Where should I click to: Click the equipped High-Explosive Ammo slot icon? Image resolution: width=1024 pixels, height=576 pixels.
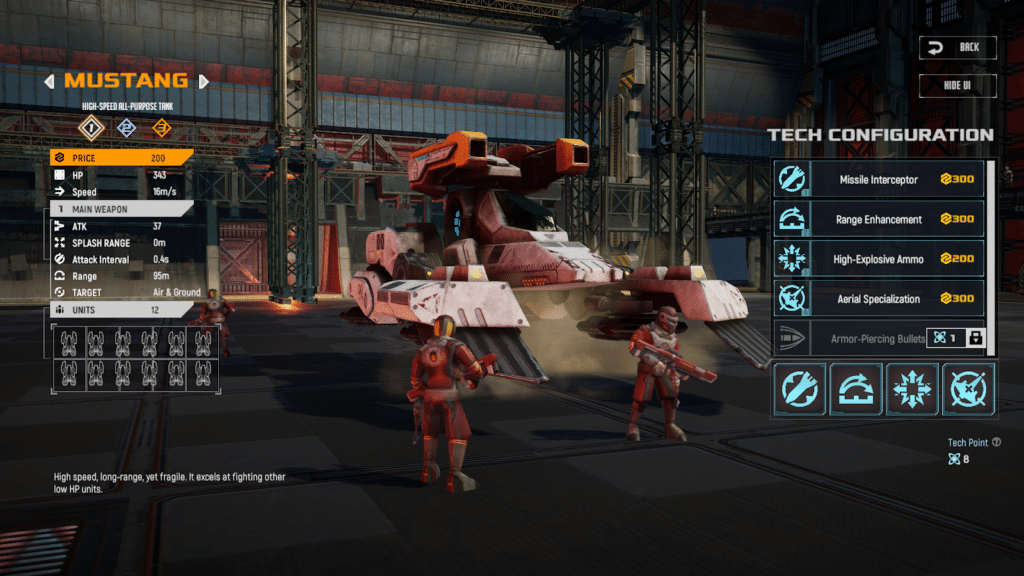coord(912,388)
